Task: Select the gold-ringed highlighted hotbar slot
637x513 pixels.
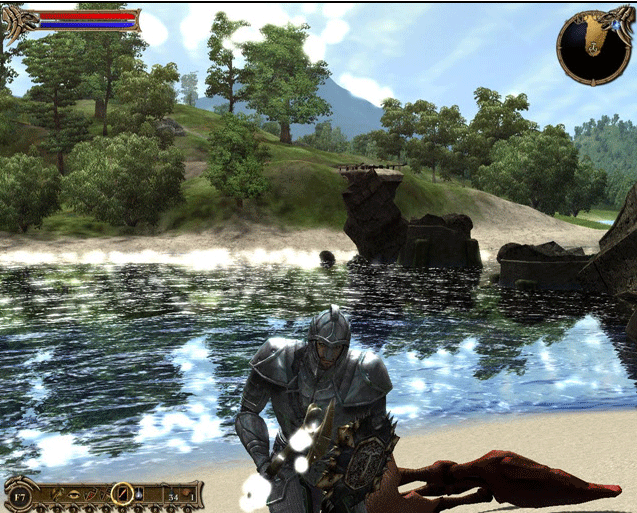Action: tap(122, 494)
